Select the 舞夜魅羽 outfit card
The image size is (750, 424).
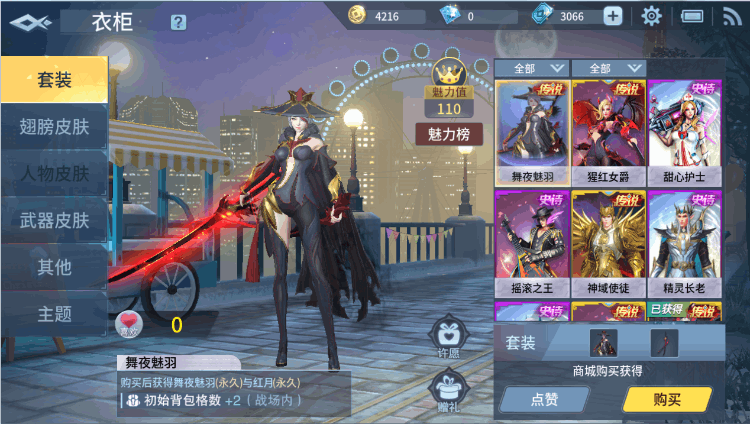tap(531, 132)
